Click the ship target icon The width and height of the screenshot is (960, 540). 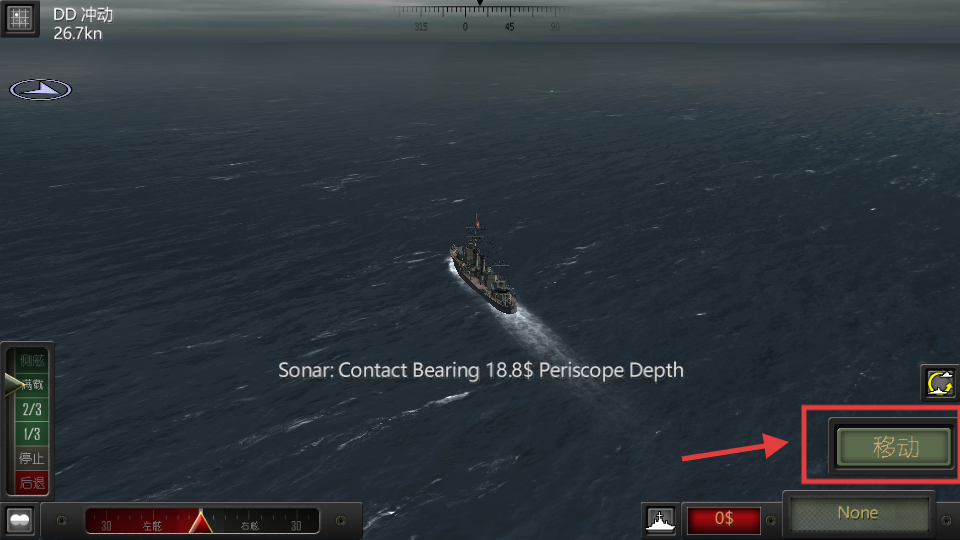pos(659,520)
